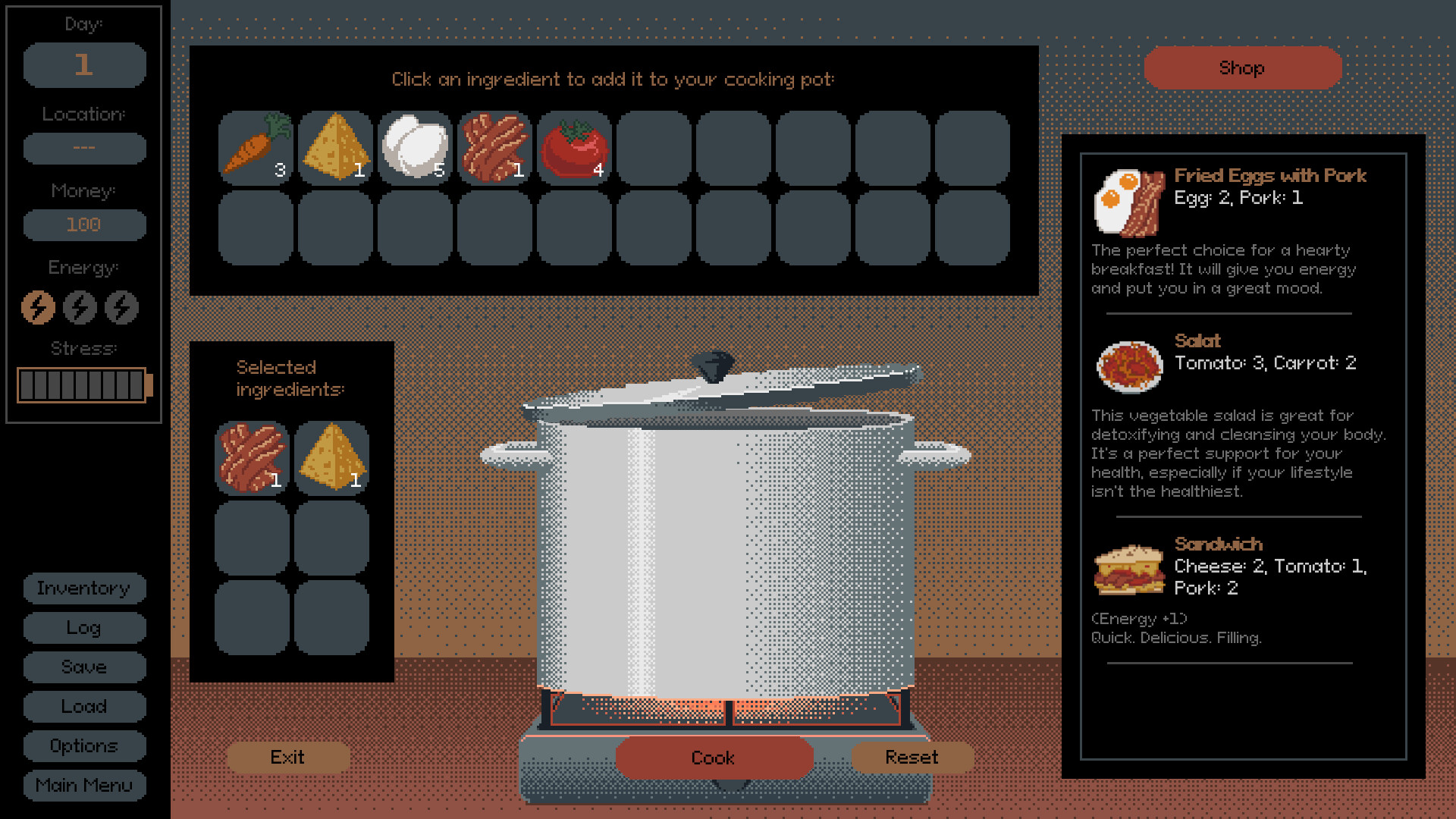Screen dimensions: 1456x819
Task: Add an egg to the cooking pot
Action: point(416,148)
